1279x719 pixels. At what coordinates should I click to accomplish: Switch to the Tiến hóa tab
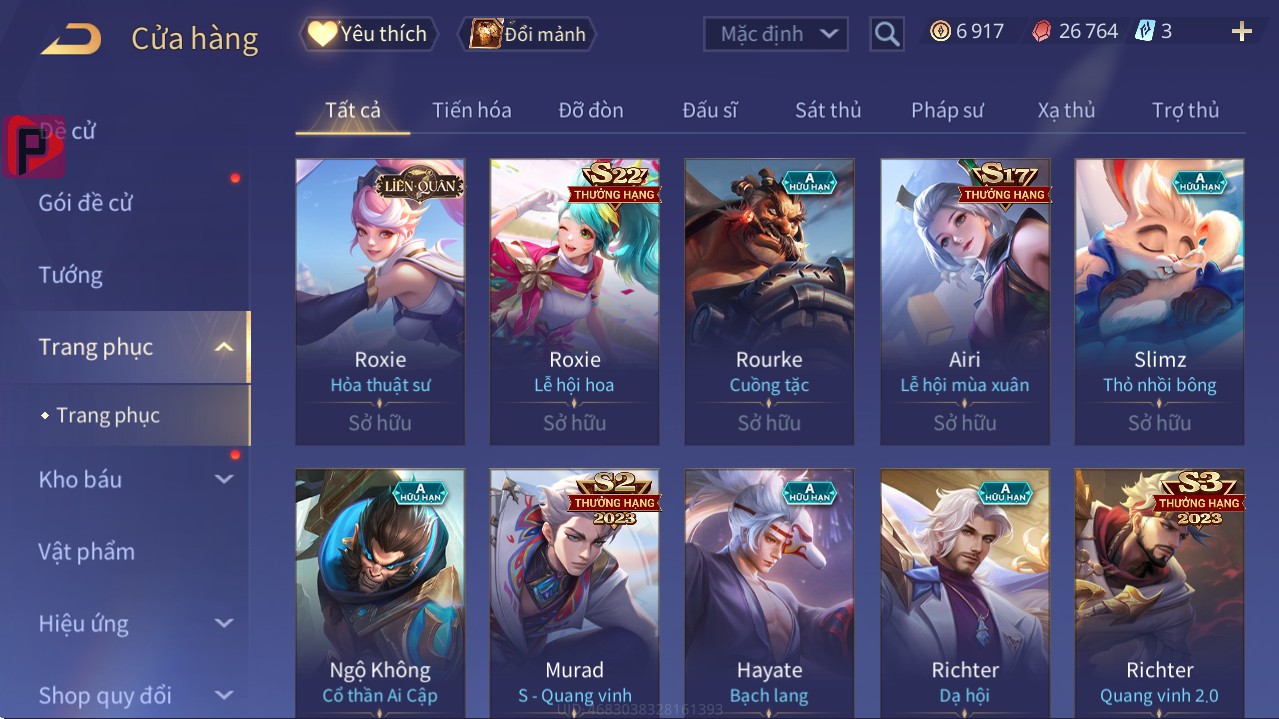tap(471, 110)
